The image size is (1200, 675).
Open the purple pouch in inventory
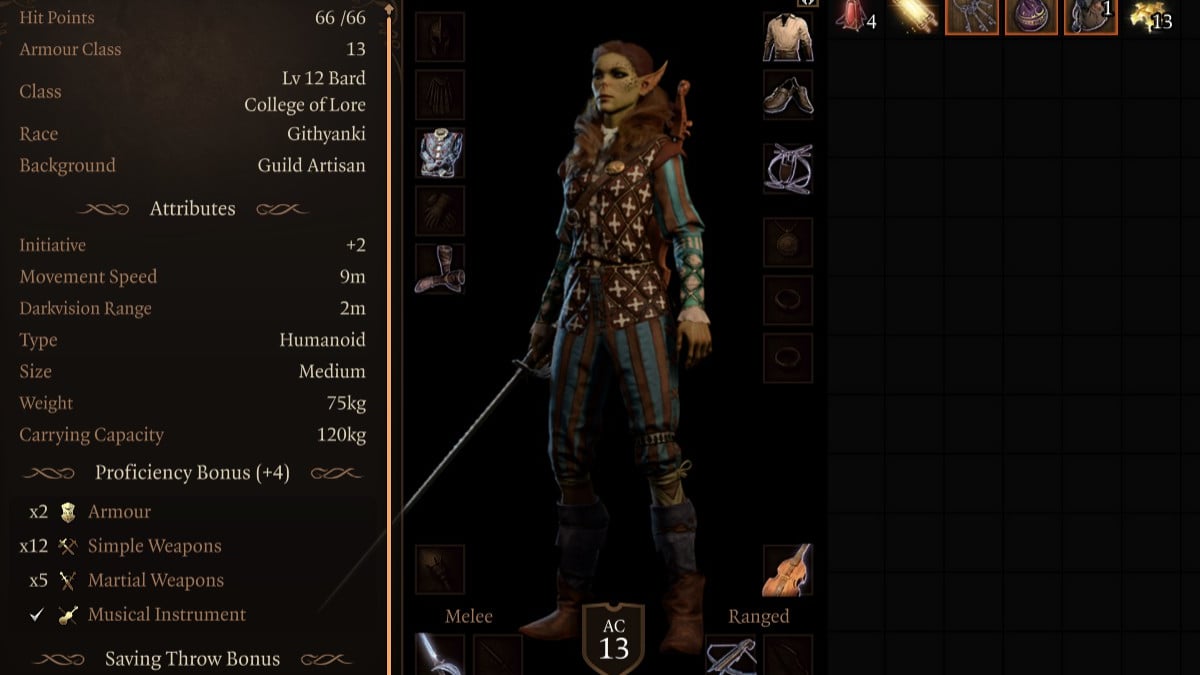pyautogui.click(x=1033, y=16)
